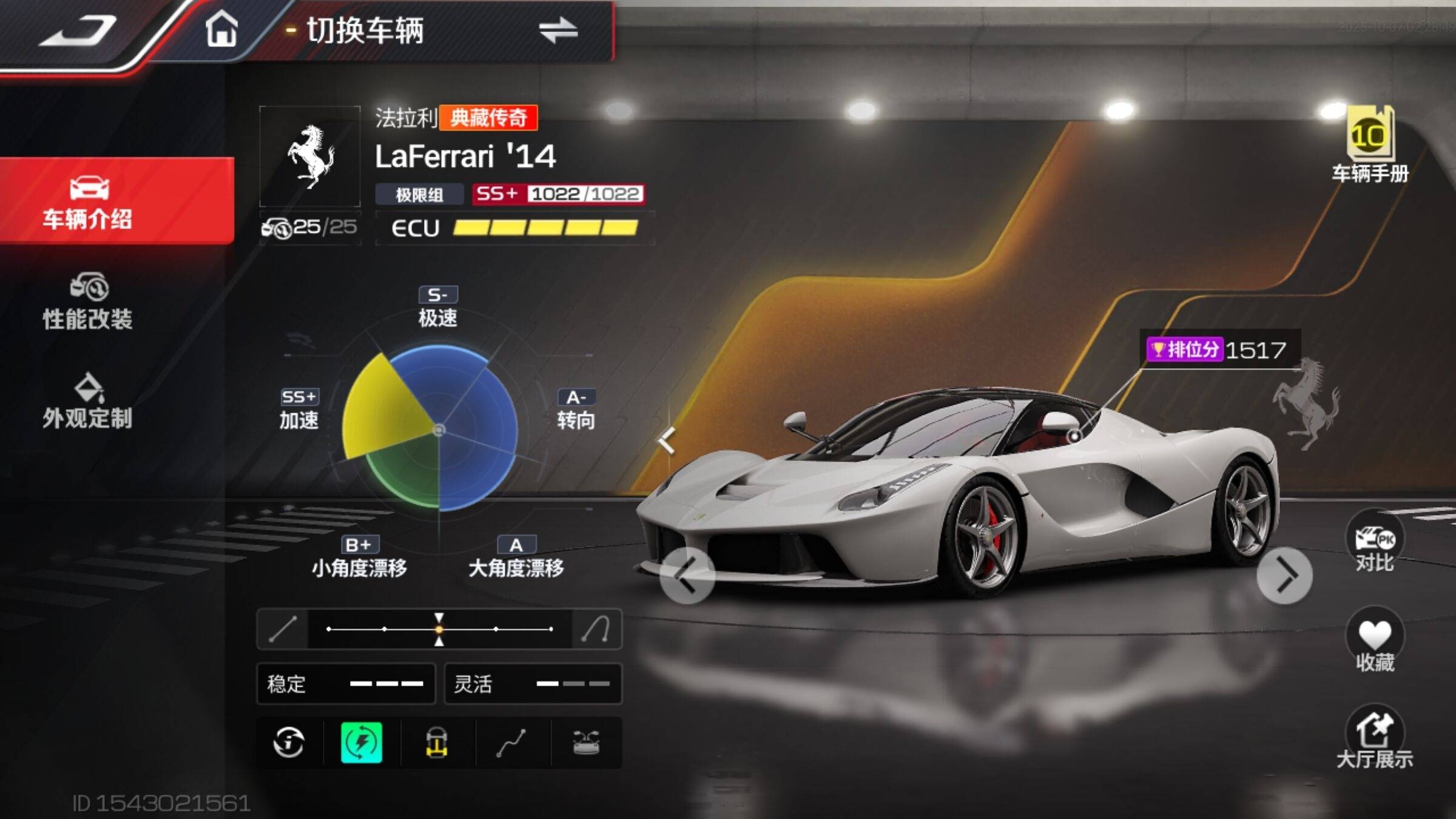Click the info circle icon
1456x819 pixels.
coord(289,743)
